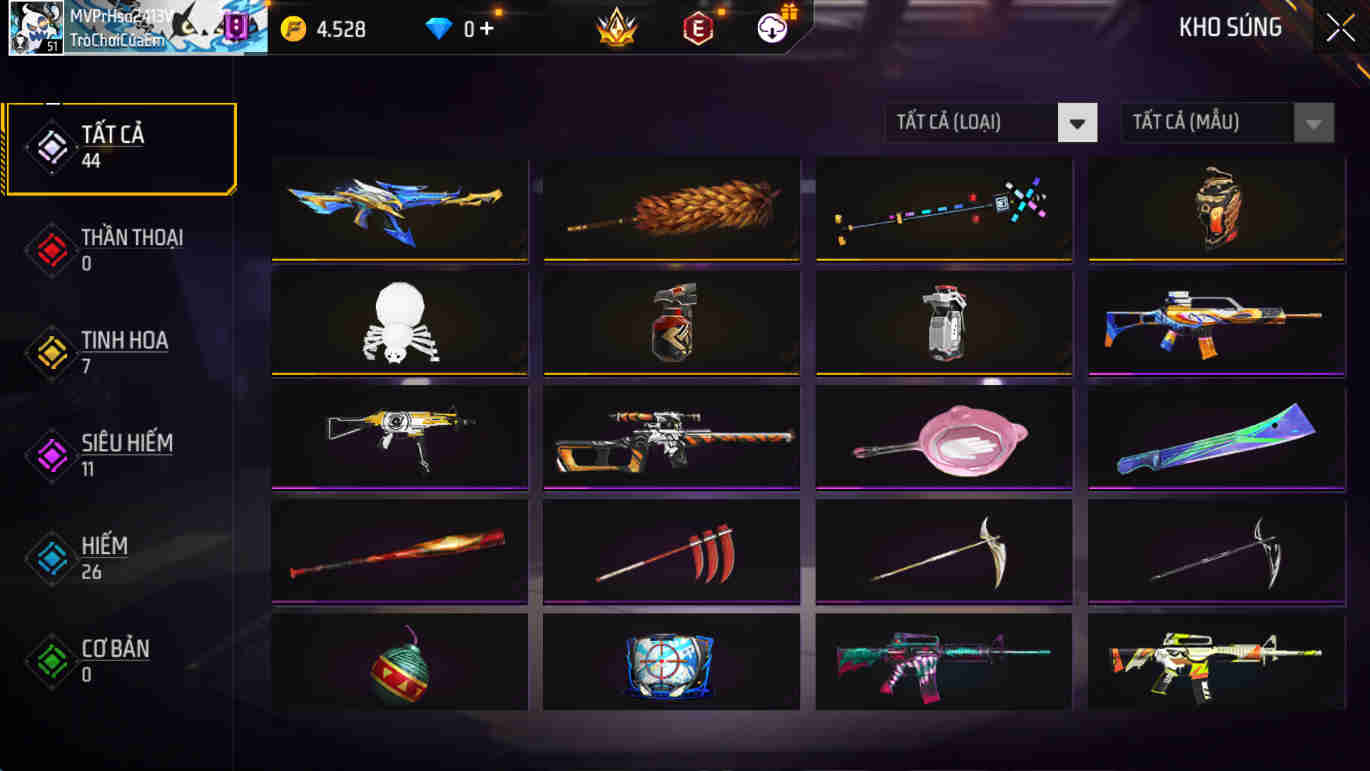Select the pink frying pan skin
This screenshot has width=1370, height=771.
tap(942, 437)
